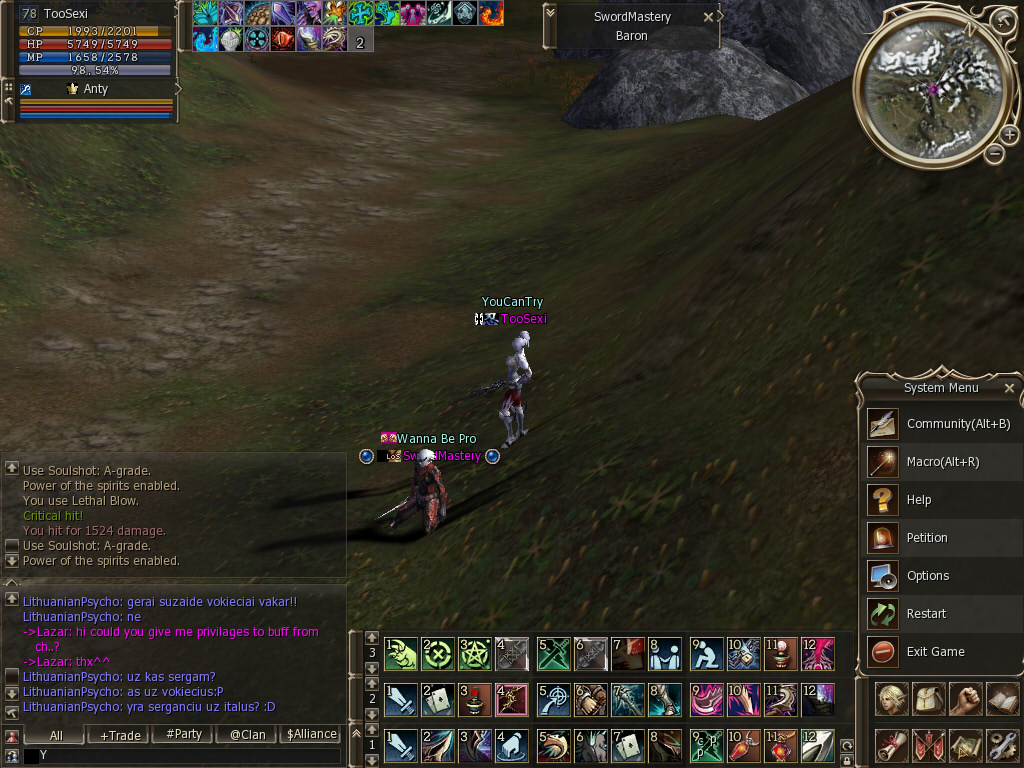Show the @Clan chat tab
The image size is (1024, 768).
pos(247,734)
